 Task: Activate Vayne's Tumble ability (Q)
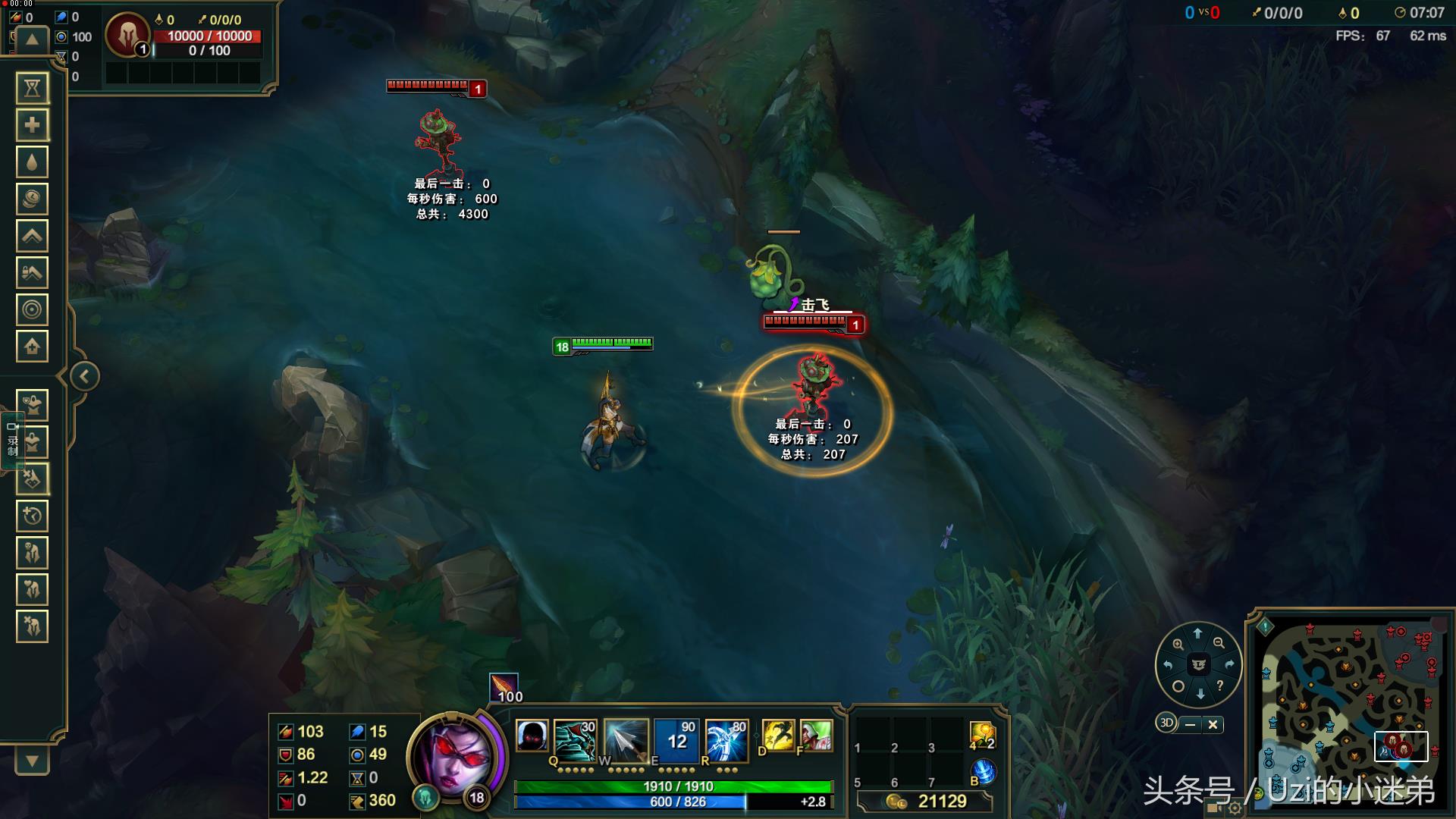575,739
